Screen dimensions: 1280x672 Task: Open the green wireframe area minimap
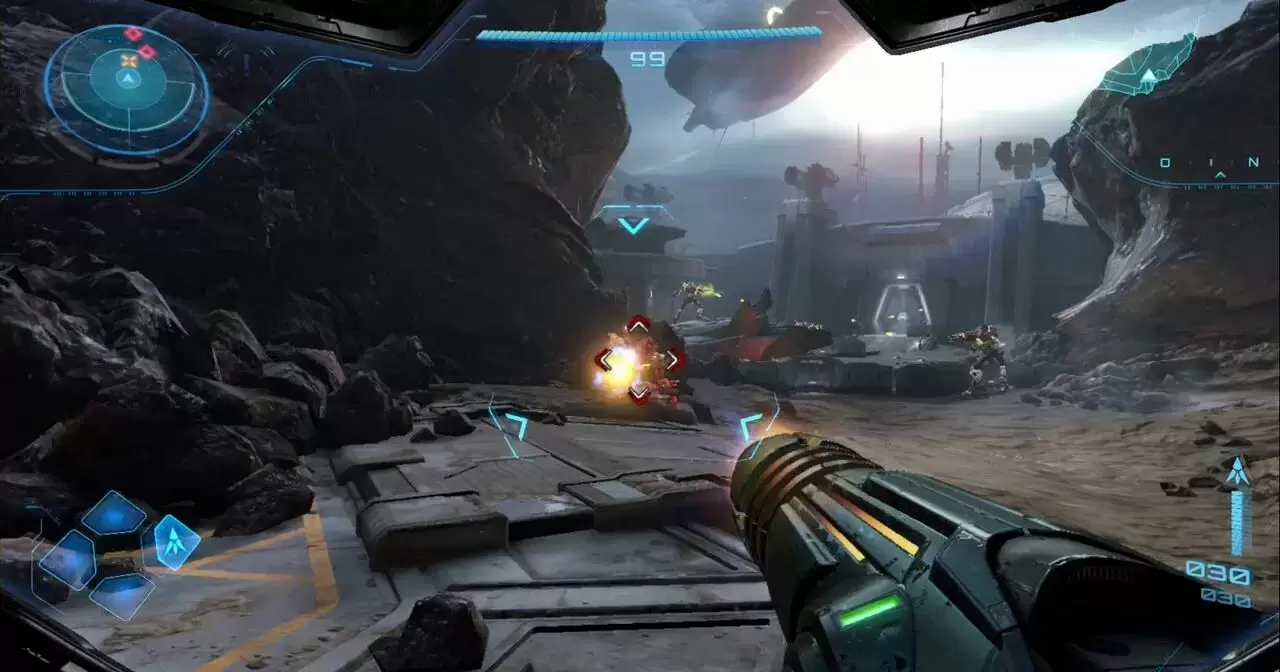[x=1149, y=68]
